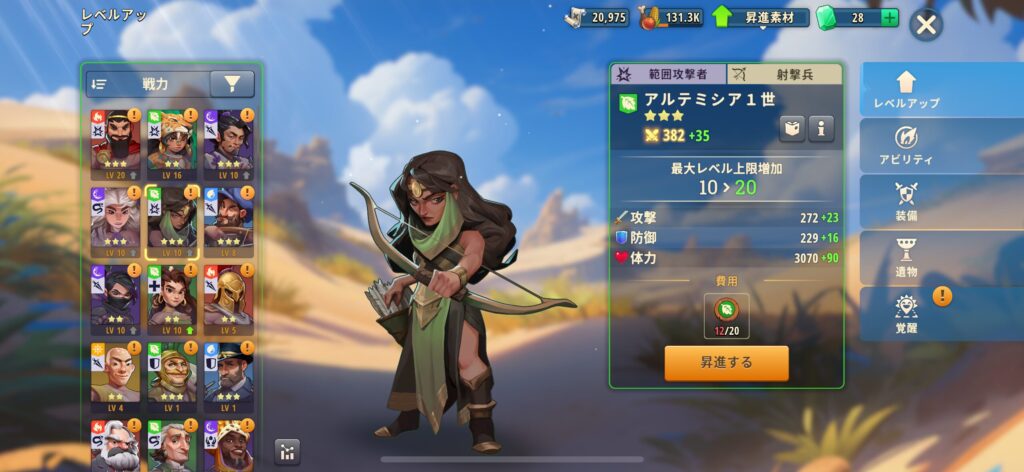1024x472 pixels.
Task: Close the hero screen with the X button
Action: point(927,25)
